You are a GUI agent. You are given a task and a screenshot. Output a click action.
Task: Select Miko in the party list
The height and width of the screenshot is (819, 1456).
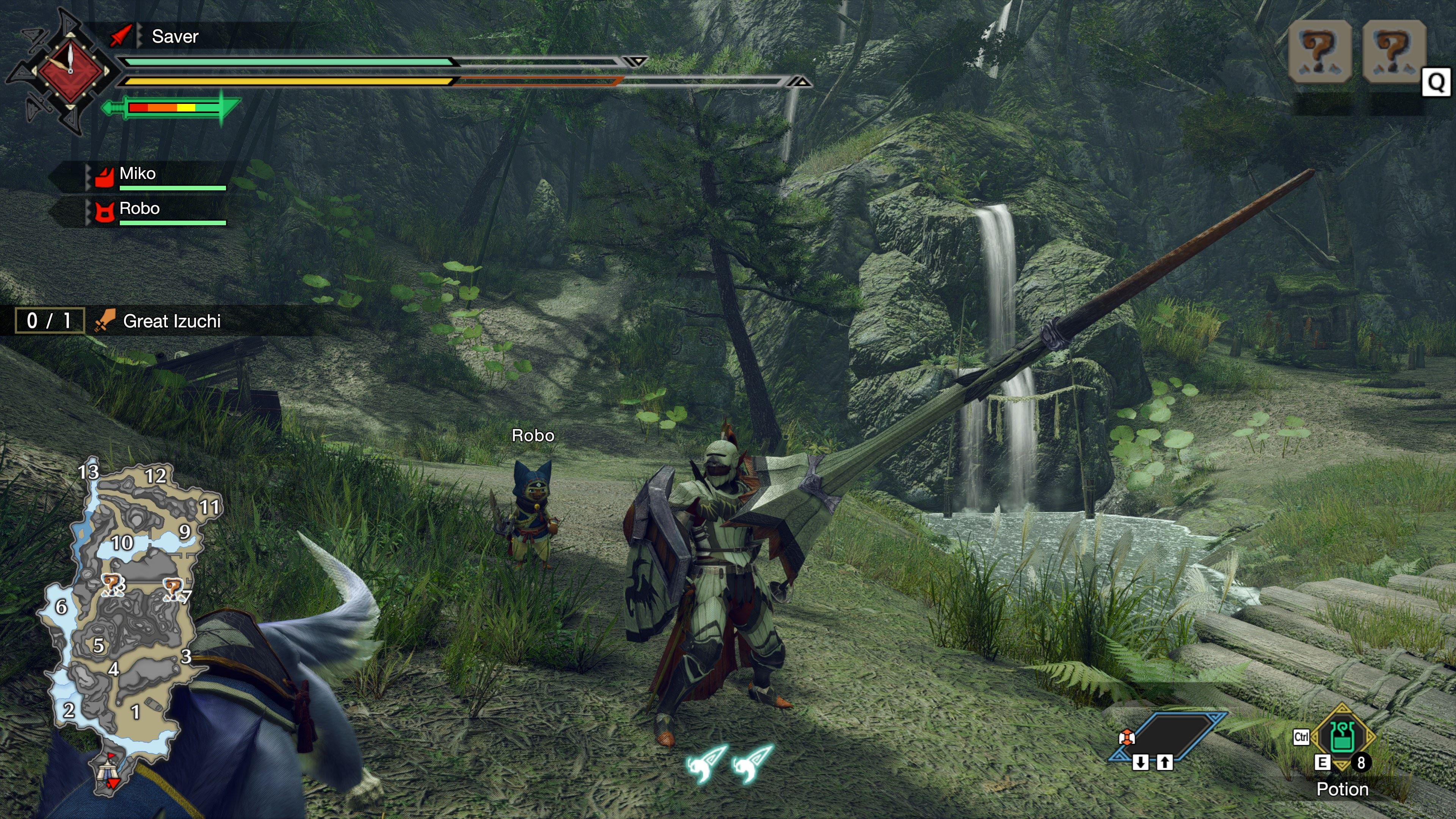137,174
